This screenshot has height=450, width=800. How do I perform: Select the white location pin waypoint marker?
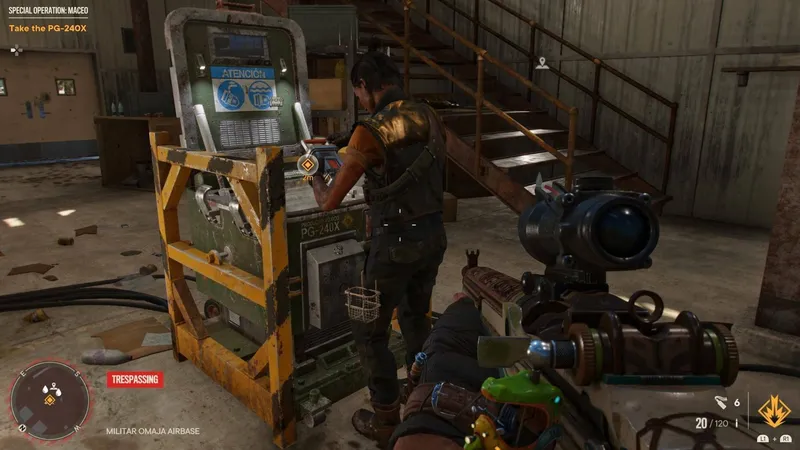tap(542, 62)
